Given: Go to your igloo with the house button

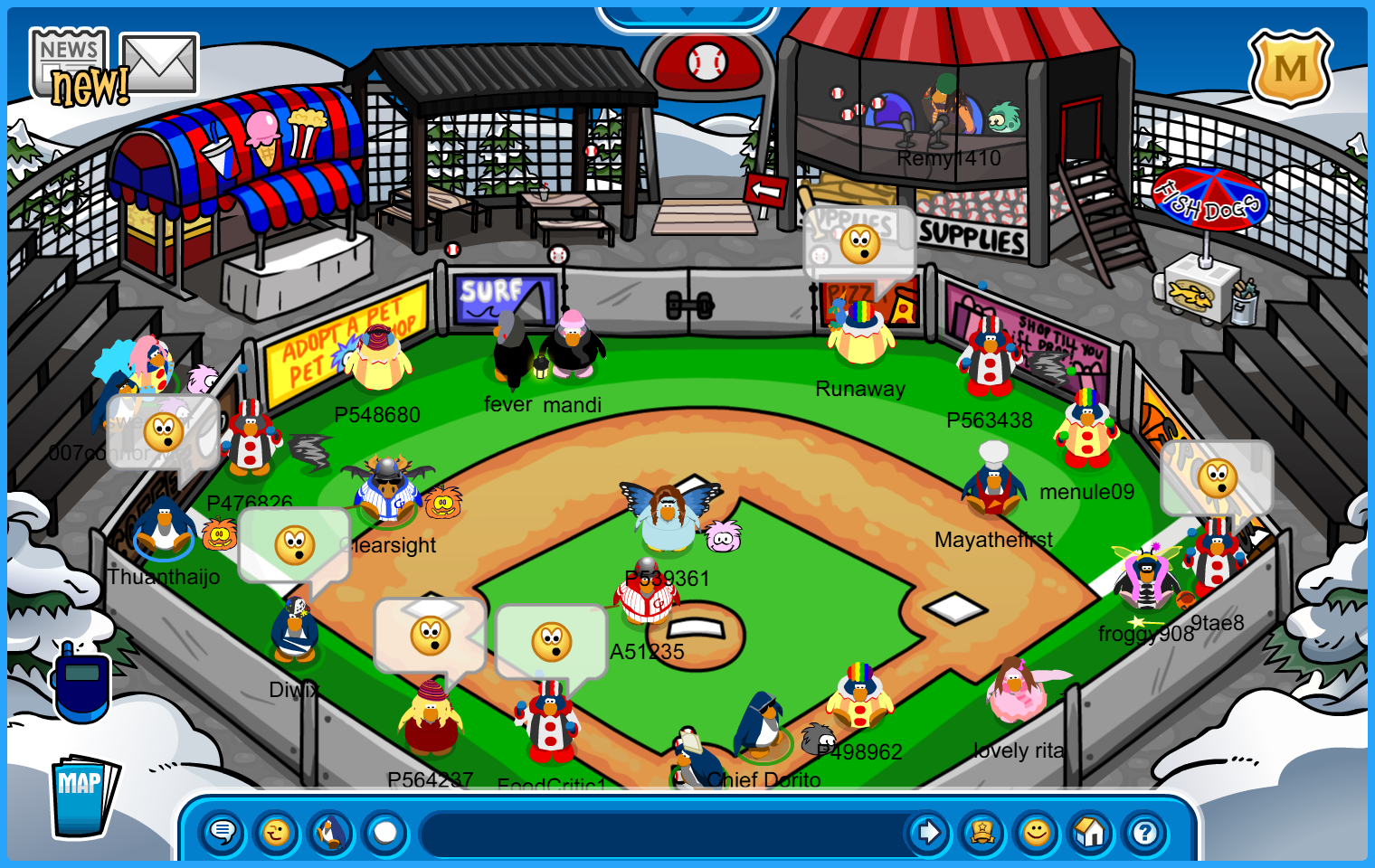Looking at the screenshot, I should tap(1091, 832).
